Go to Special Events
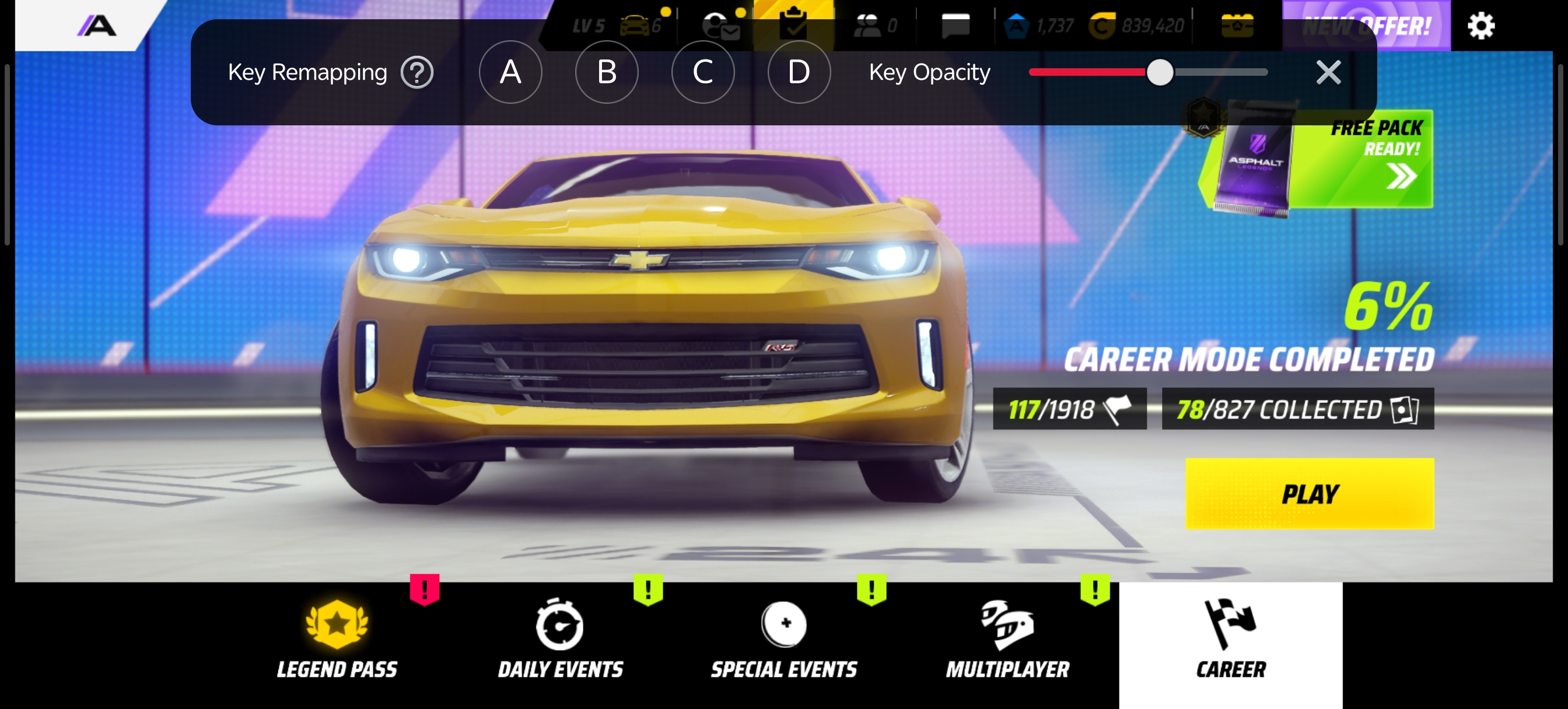The image size is (1568, 709). coord(784,639)
